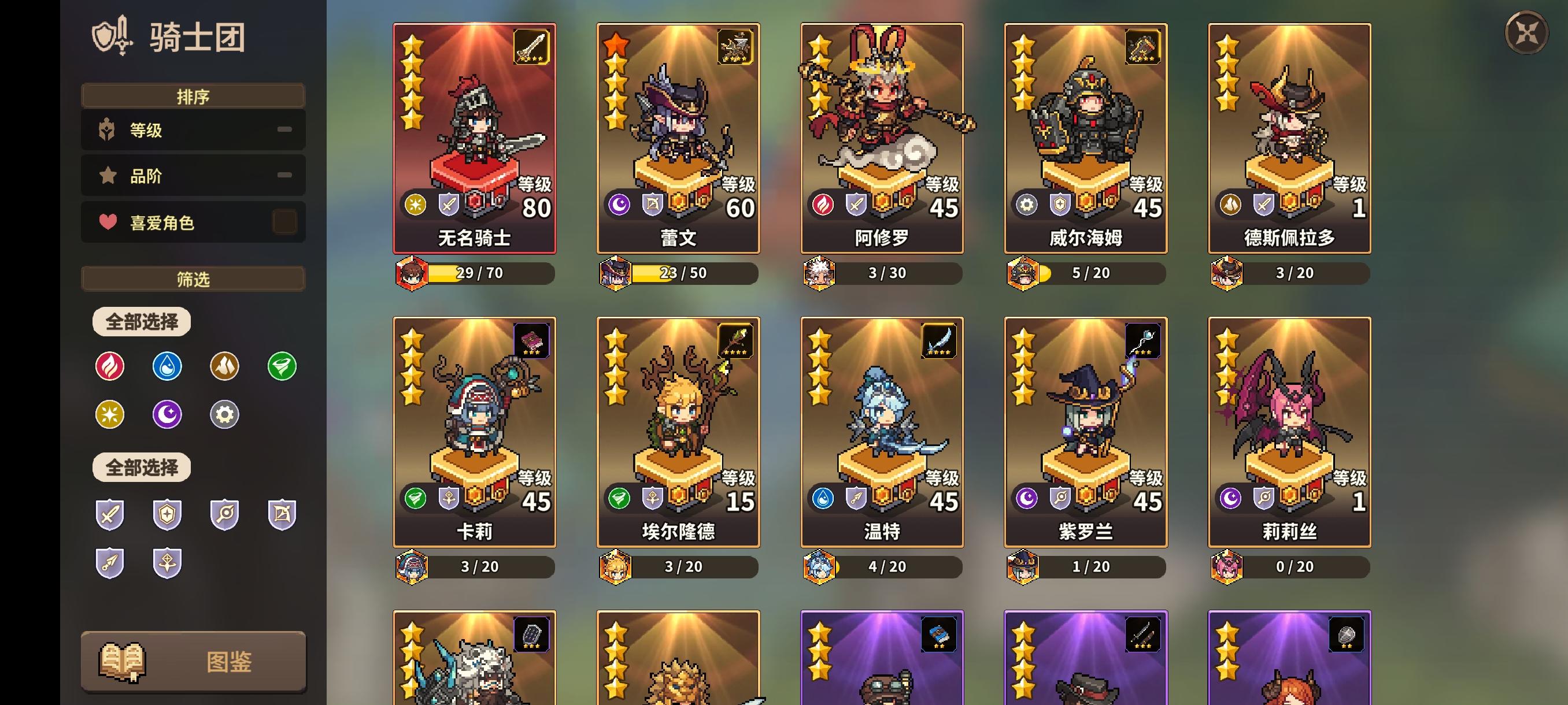This screenshot has width=1568, height=705.
Task: Select the bow archer class filter
Action: (280, 514)
